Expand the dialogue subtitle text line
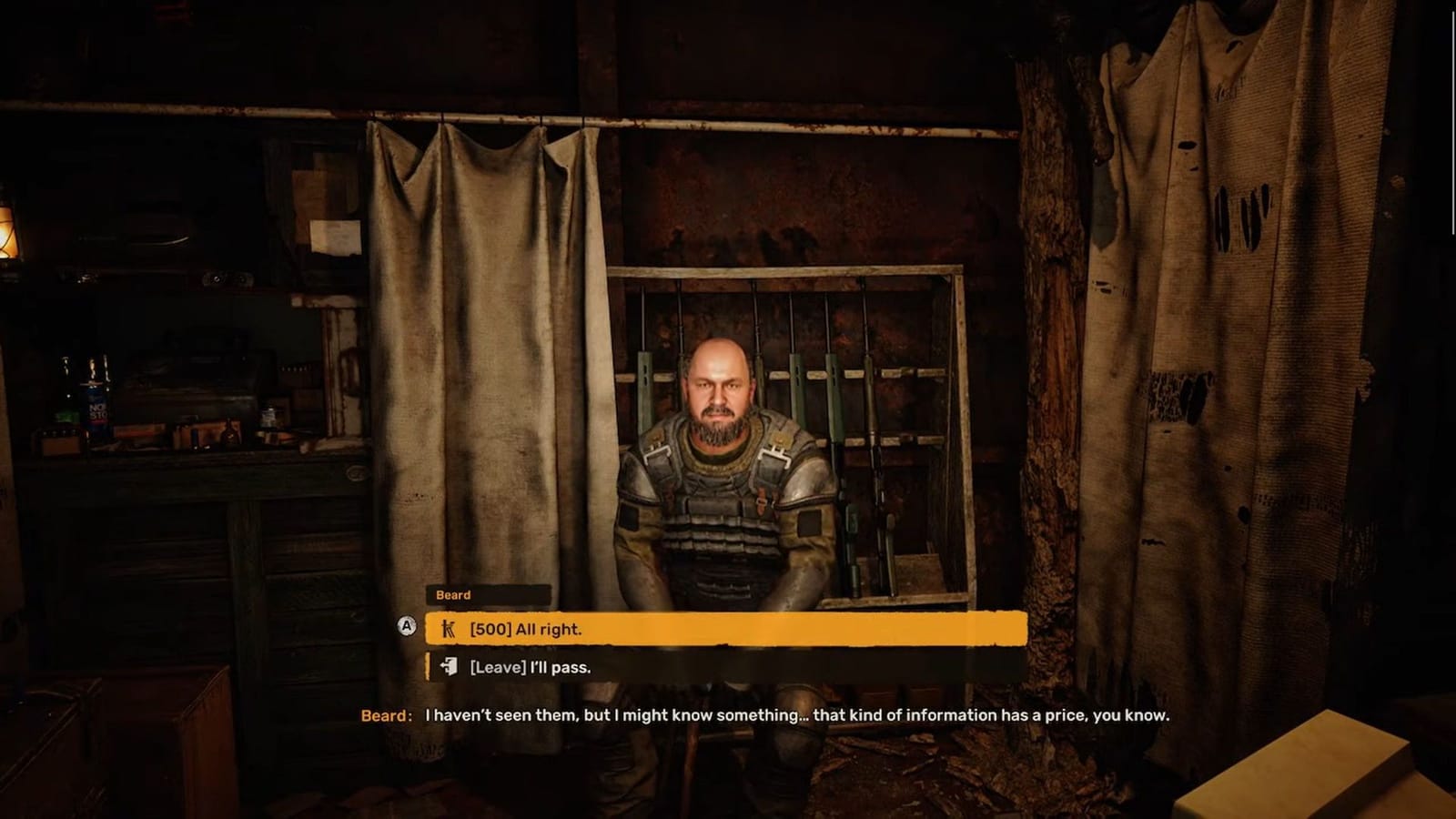The image size is (1456, 819). click(801, 717)
